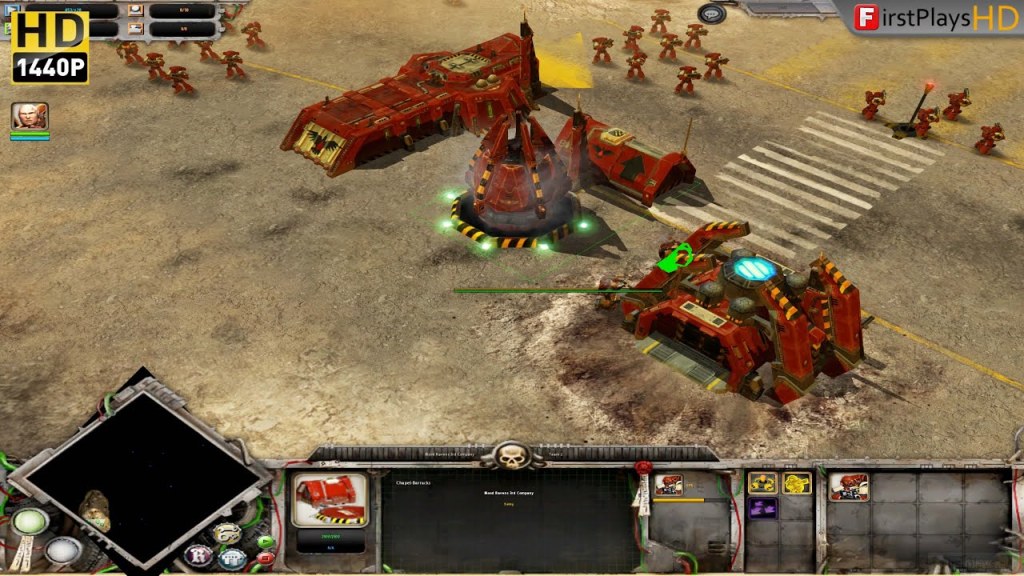Click the Chapel-Barracks building portrait
1024x576 pixels.
[x=330, y=500]
